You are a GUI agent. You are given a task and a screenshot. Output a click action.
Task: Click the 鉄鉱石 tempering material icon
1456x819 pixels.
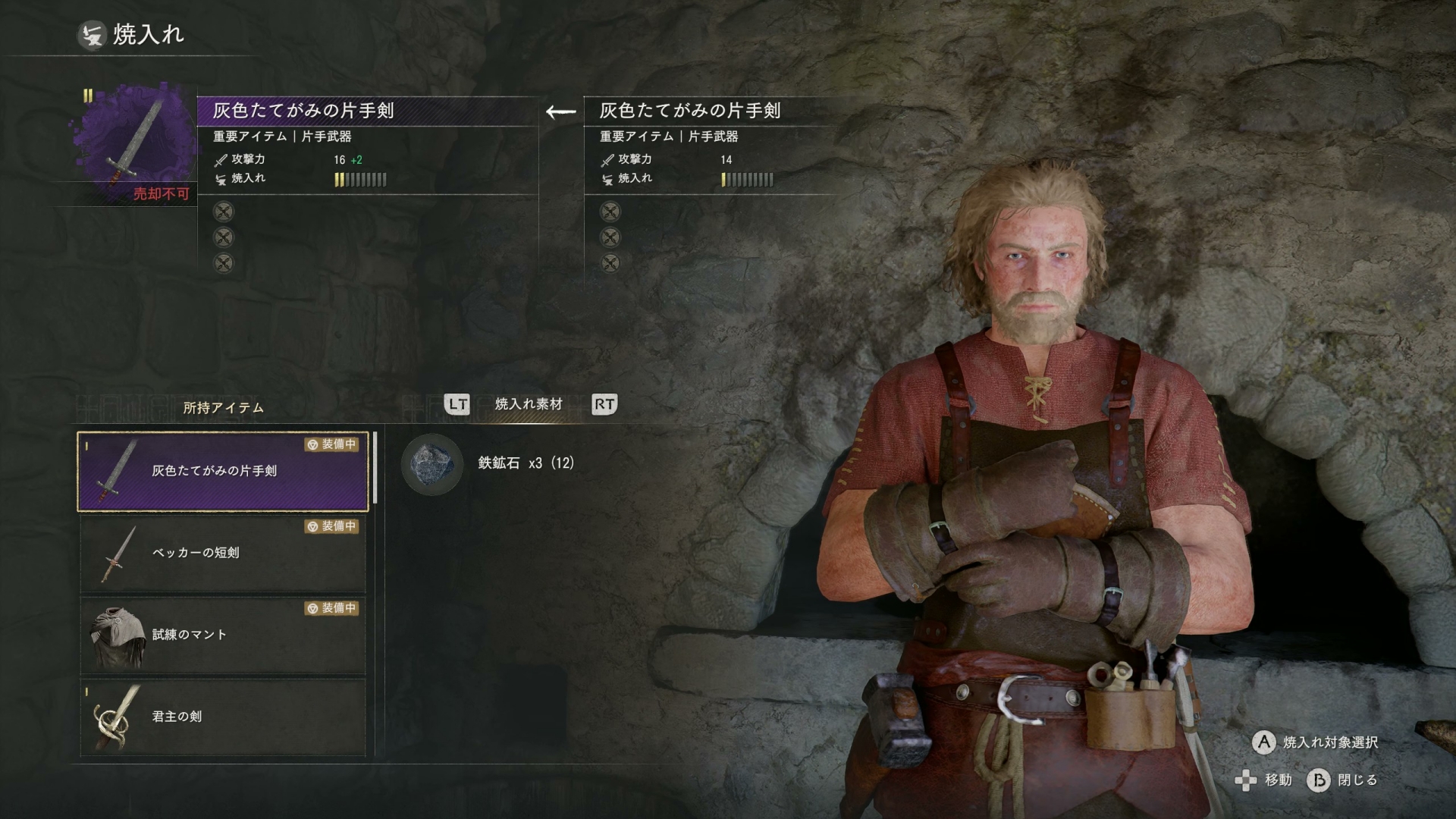click(x=431, y=463)
